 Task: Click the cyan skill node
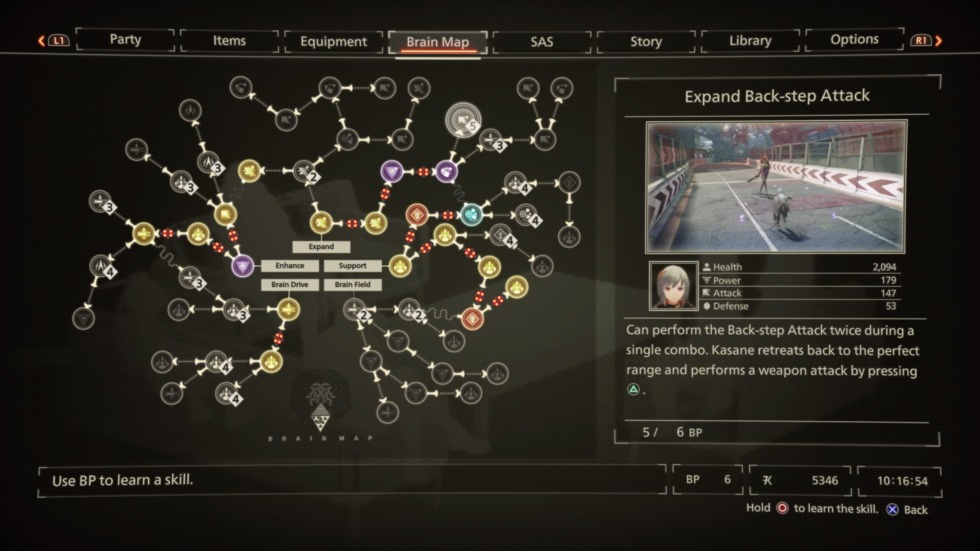click(471, 214)
